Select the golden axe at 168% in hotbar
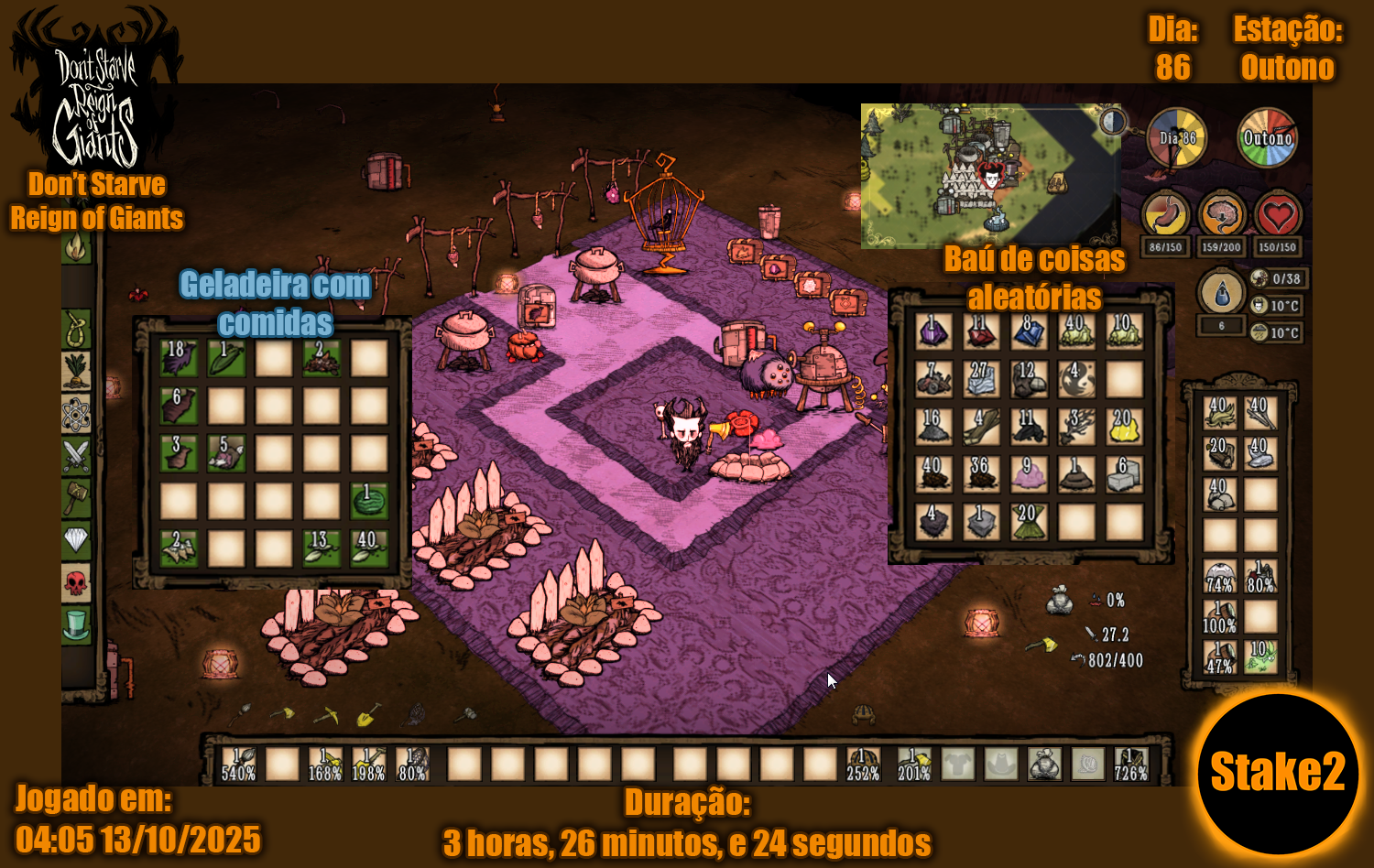Screen dimensions: 1374x868 (325, 764)
